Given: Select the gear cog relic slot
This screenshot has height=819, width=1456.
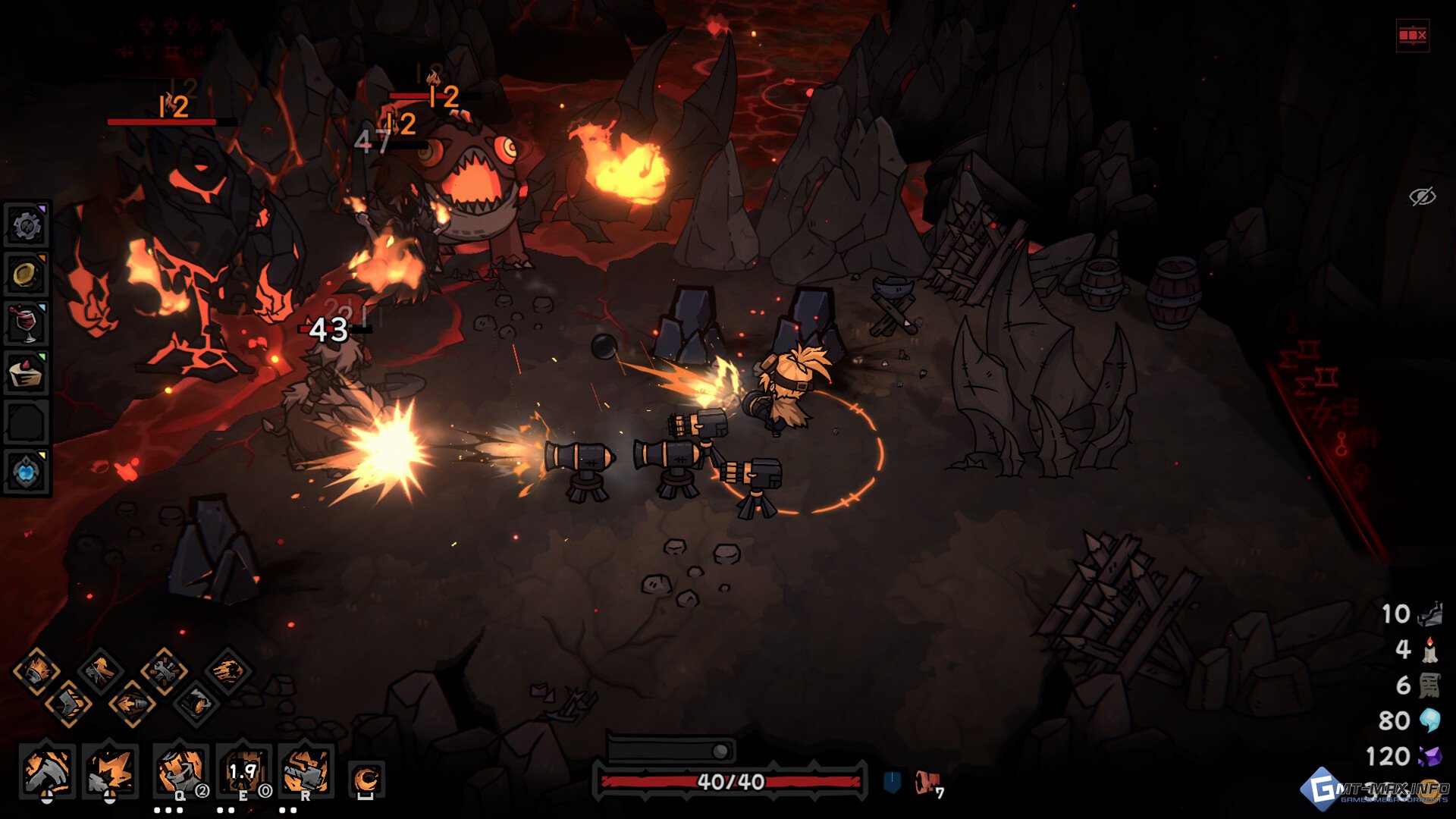Looking at the screenshot, I should (x=26, y=225).
